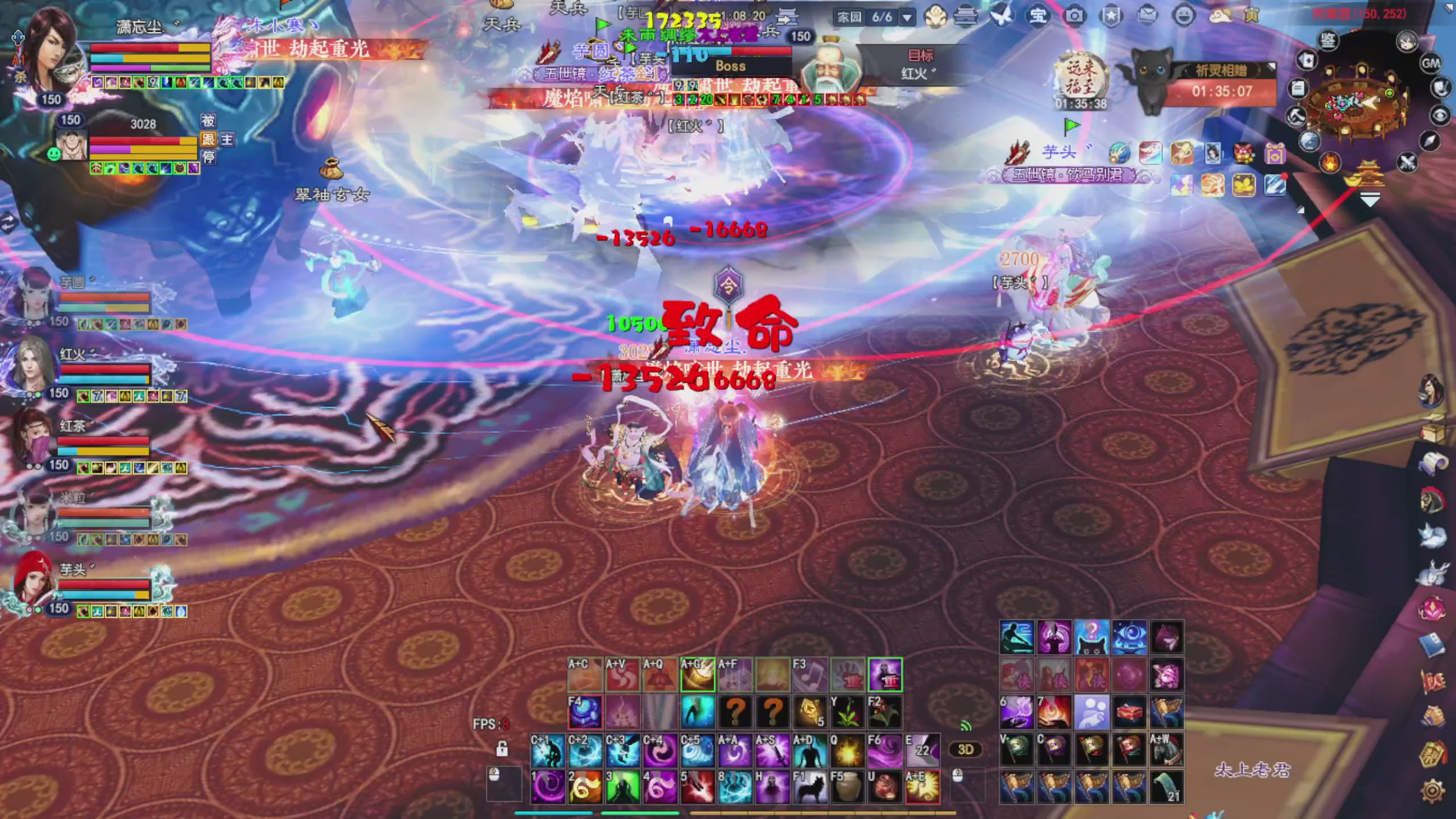Click the smiley emoji icon in the top bar

point(1183,16)
